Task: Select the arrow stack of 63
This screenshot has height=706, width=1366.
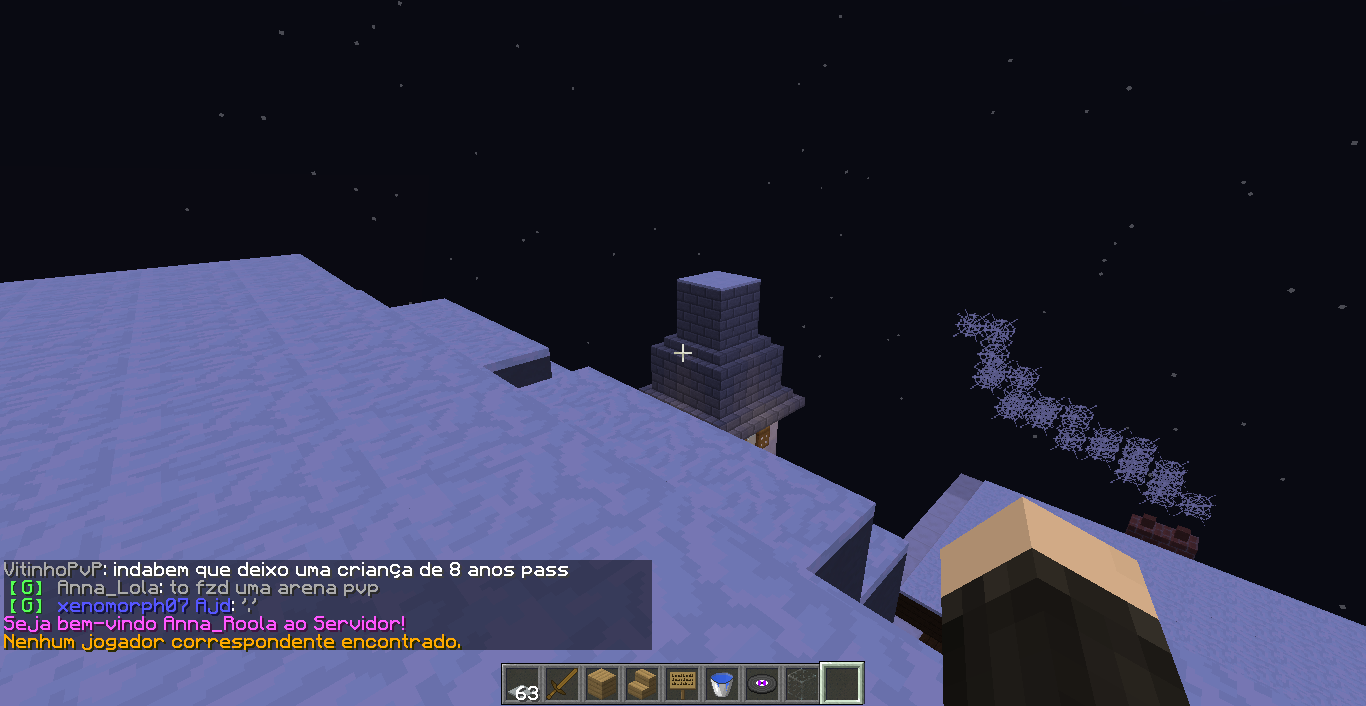Action: 522,684
